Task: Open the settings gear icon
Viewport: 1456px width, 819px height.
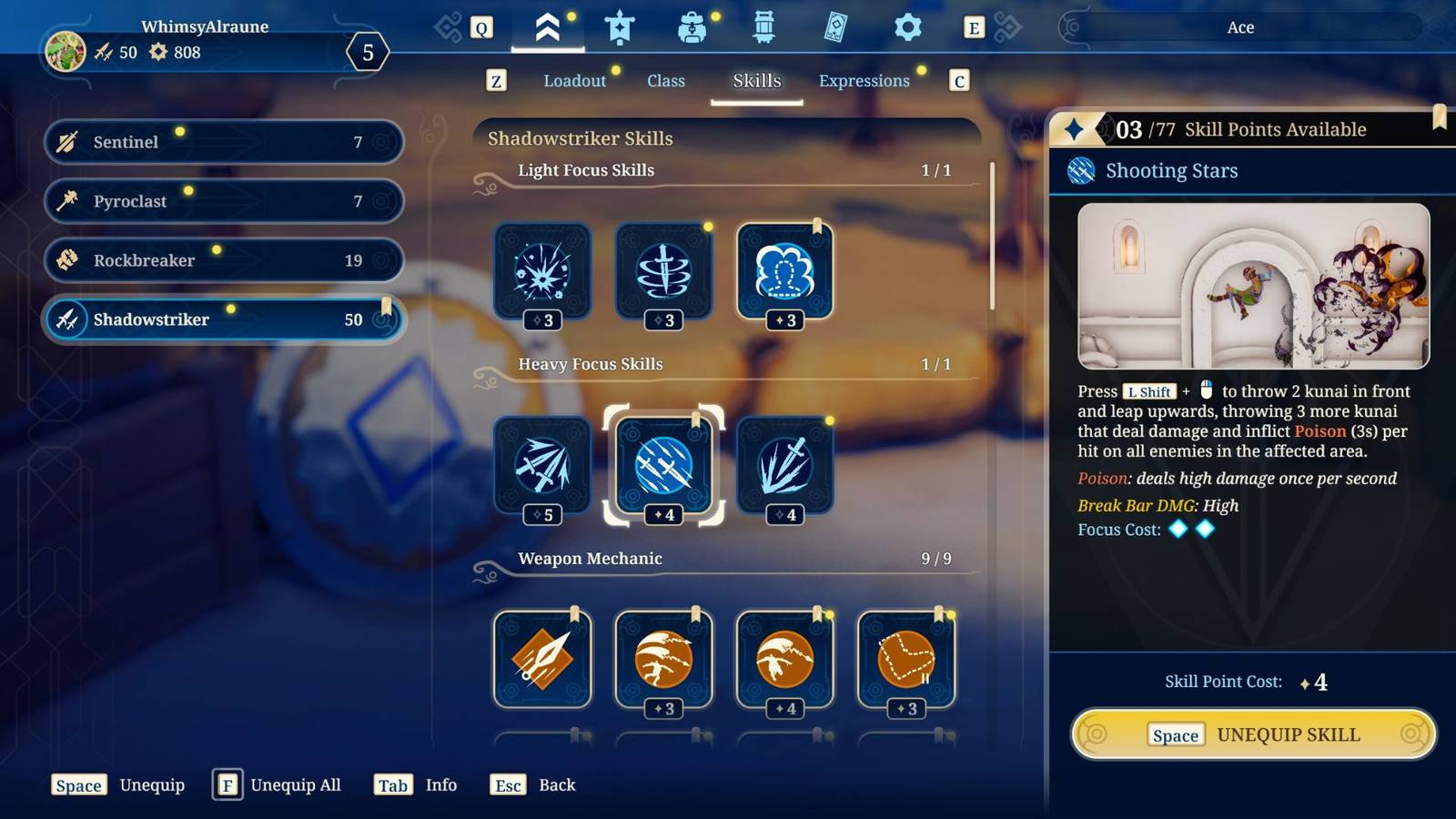Action: click(x=906, y=27)
